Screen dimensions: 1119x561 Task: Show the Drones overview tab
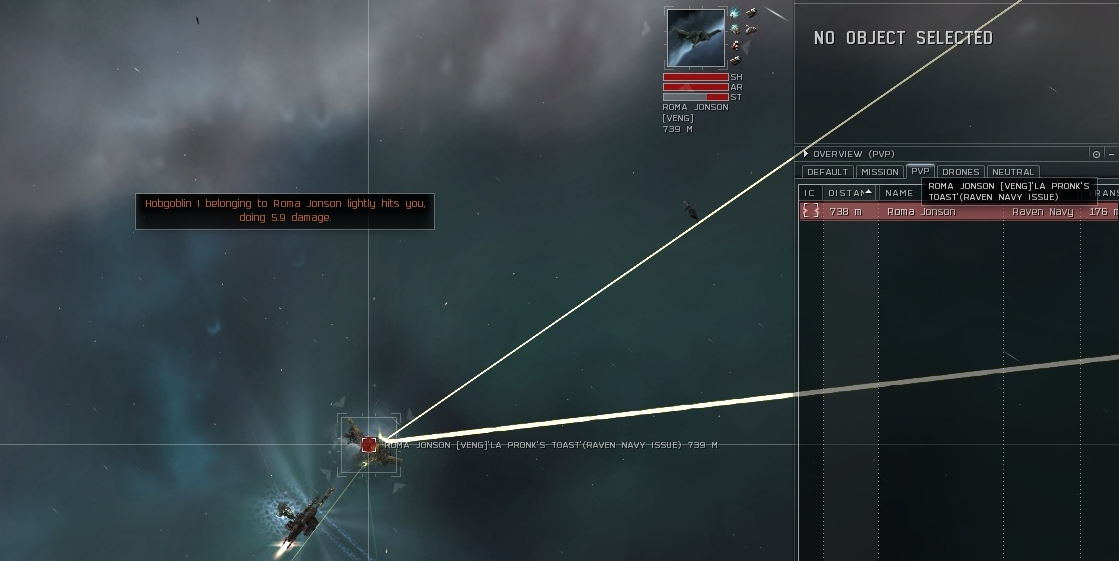[x=961, y=172]
